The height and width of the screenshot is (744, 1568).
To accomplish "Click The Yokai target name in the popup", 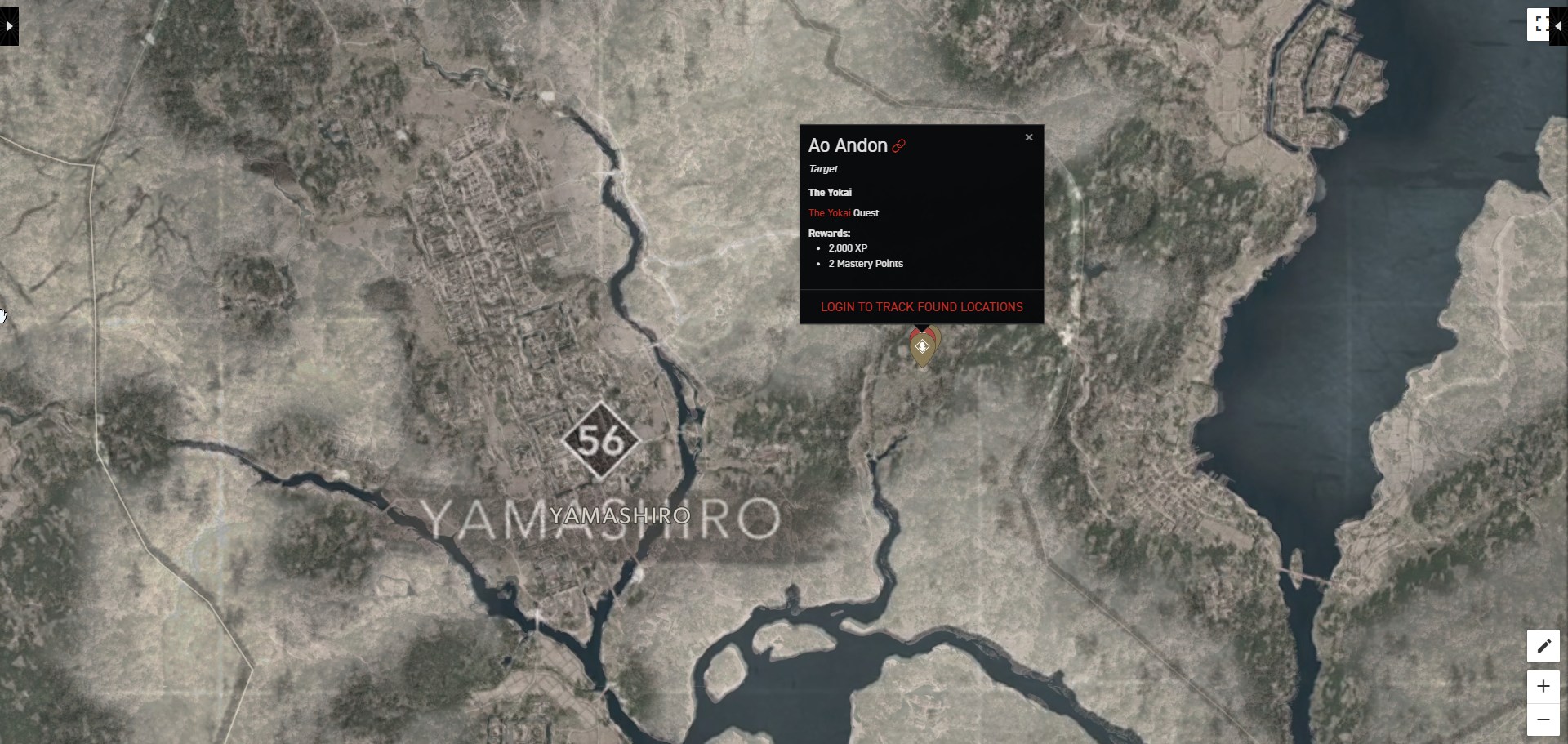I will (829, 192).
